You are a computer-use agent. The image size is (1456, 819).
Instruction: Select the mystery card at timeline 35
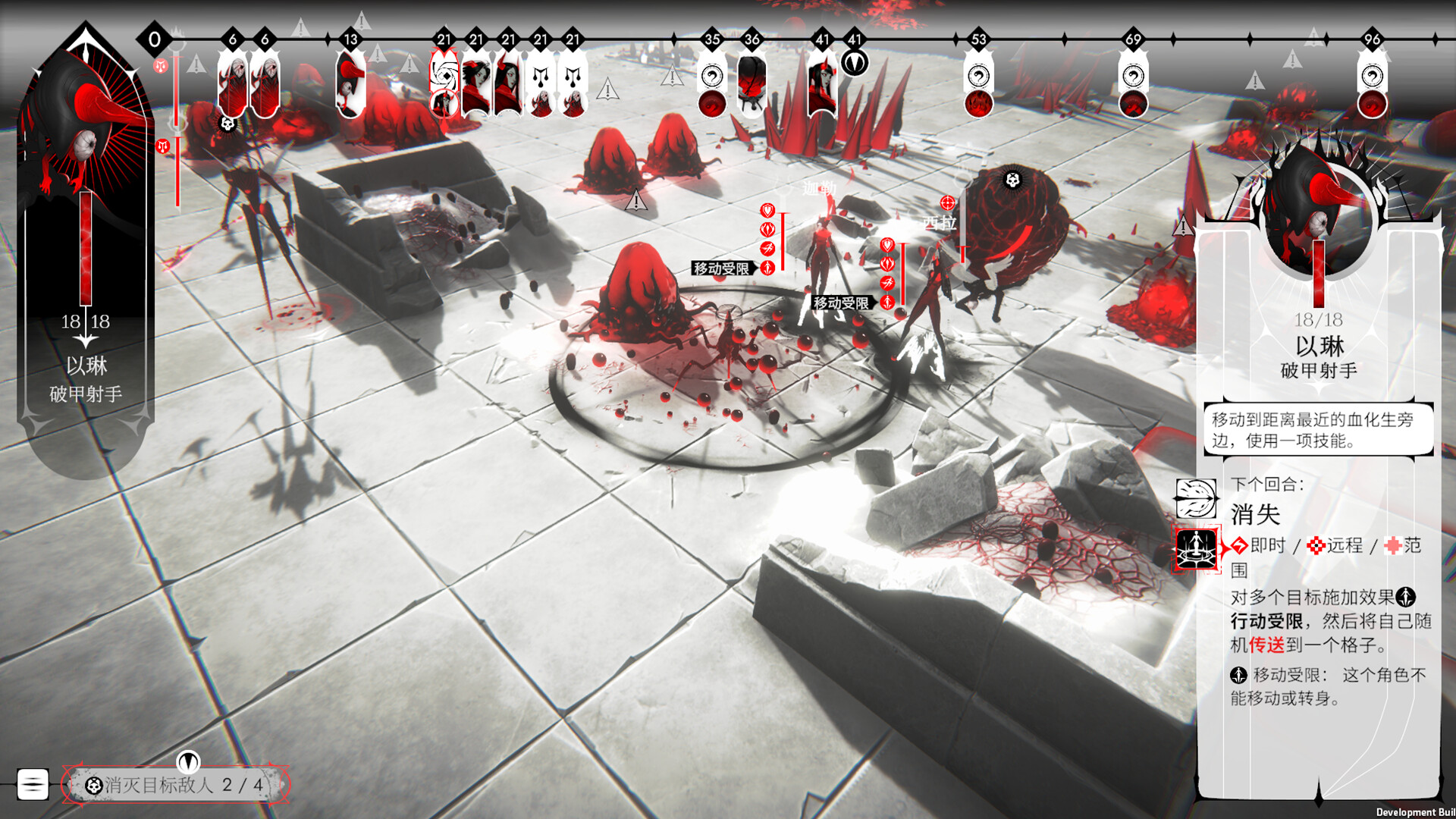pyautogui.click(x=711, y=89)
